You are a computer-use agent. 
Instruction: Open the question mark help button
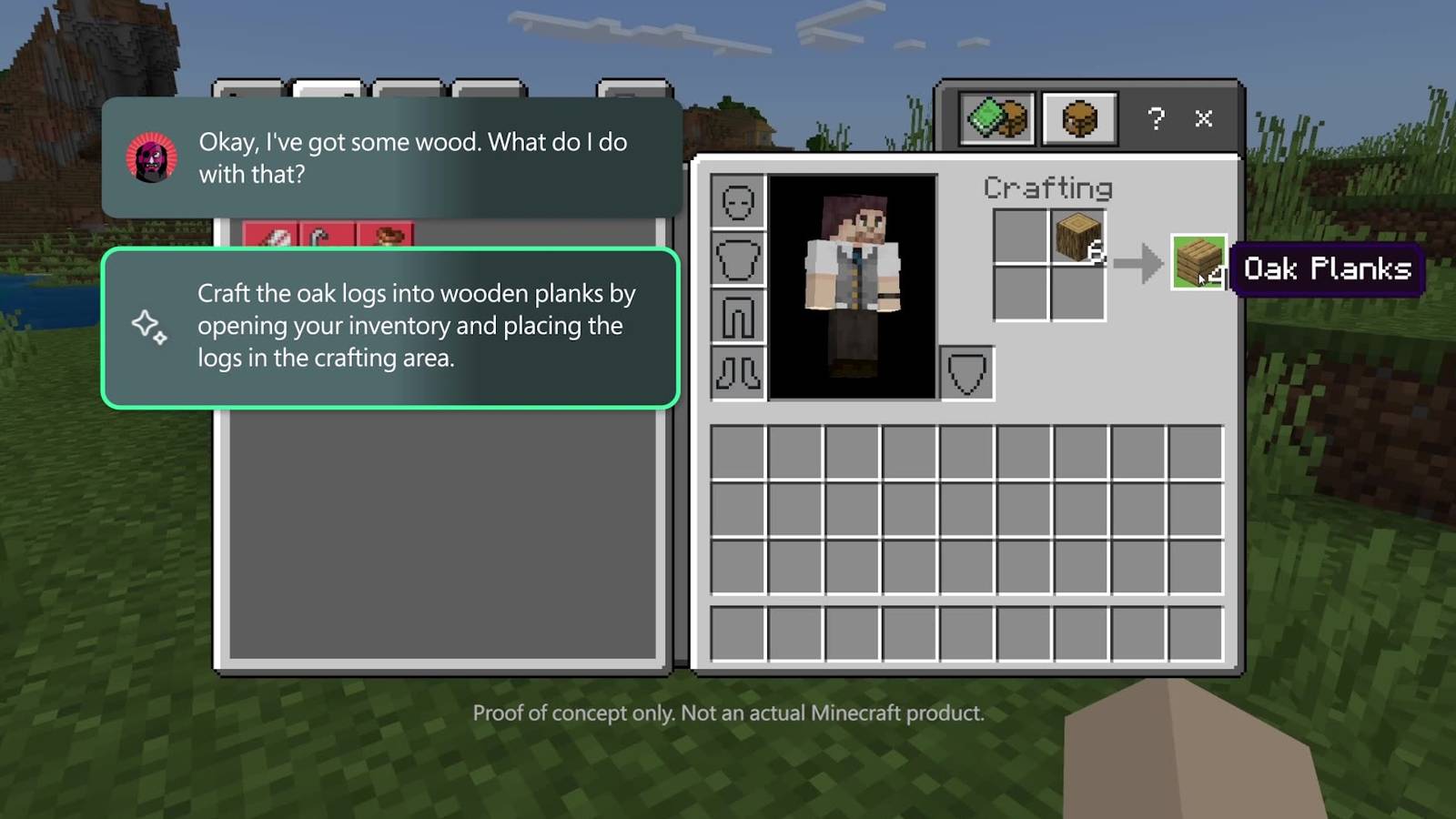pyautogui.click(x=1156, y=118)
